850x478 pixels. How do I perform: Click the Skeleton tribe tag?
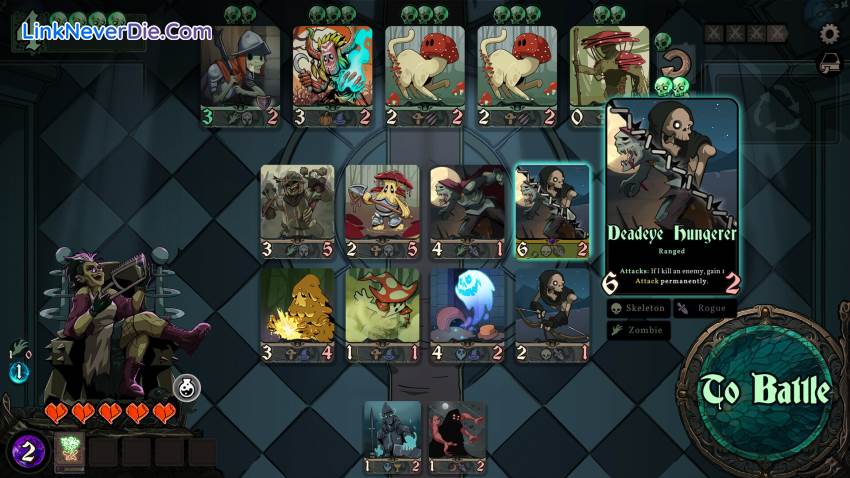tap(638, 309)
